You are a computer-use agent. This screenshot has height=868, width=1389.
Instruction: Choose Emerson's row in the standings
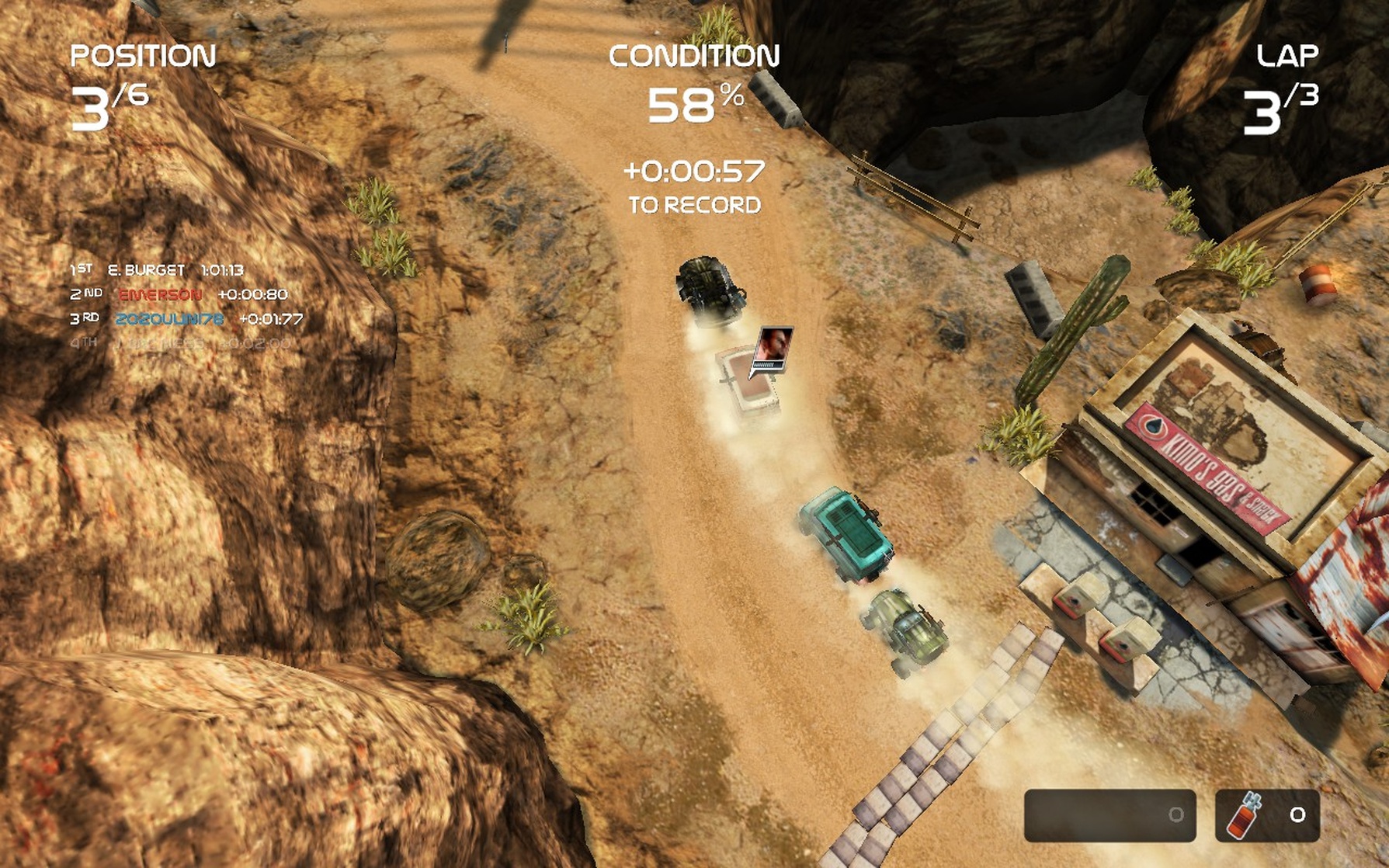coord(179,294)
